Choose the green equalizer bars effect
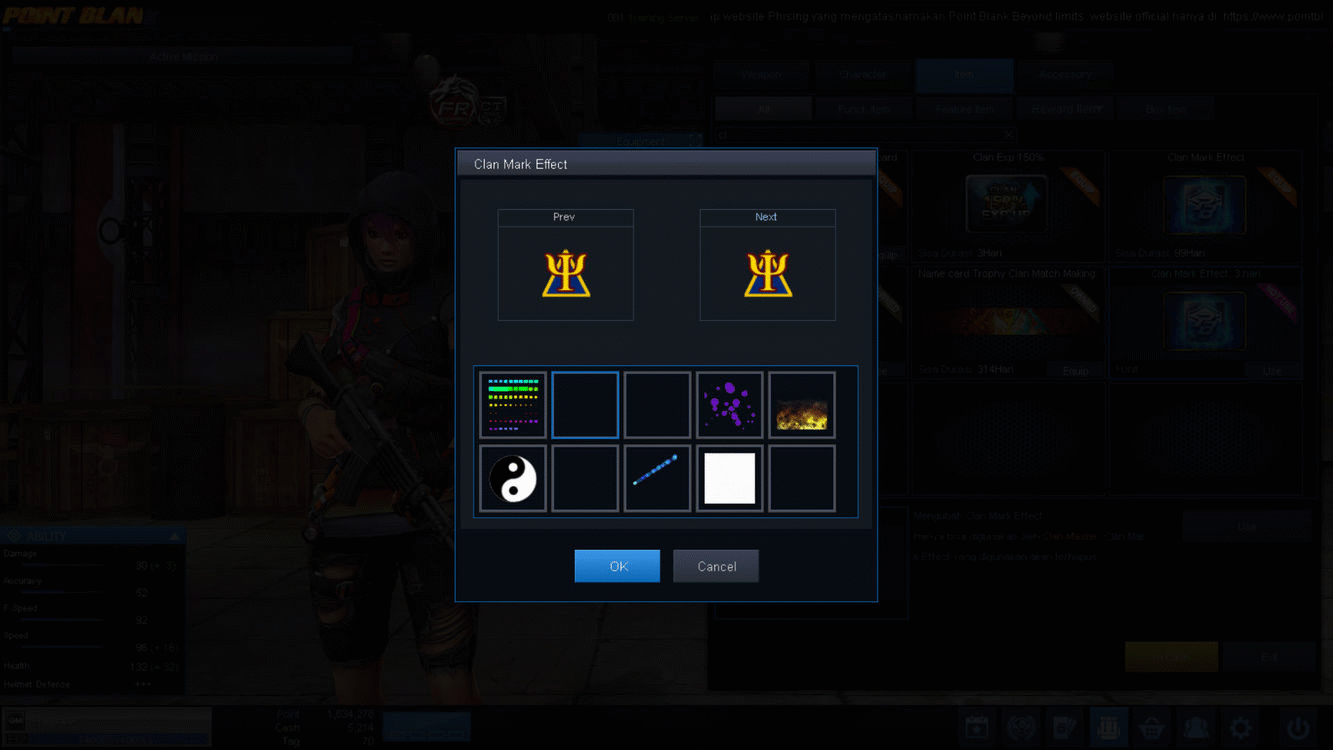The image size is (1333, 750). point(512,404)
